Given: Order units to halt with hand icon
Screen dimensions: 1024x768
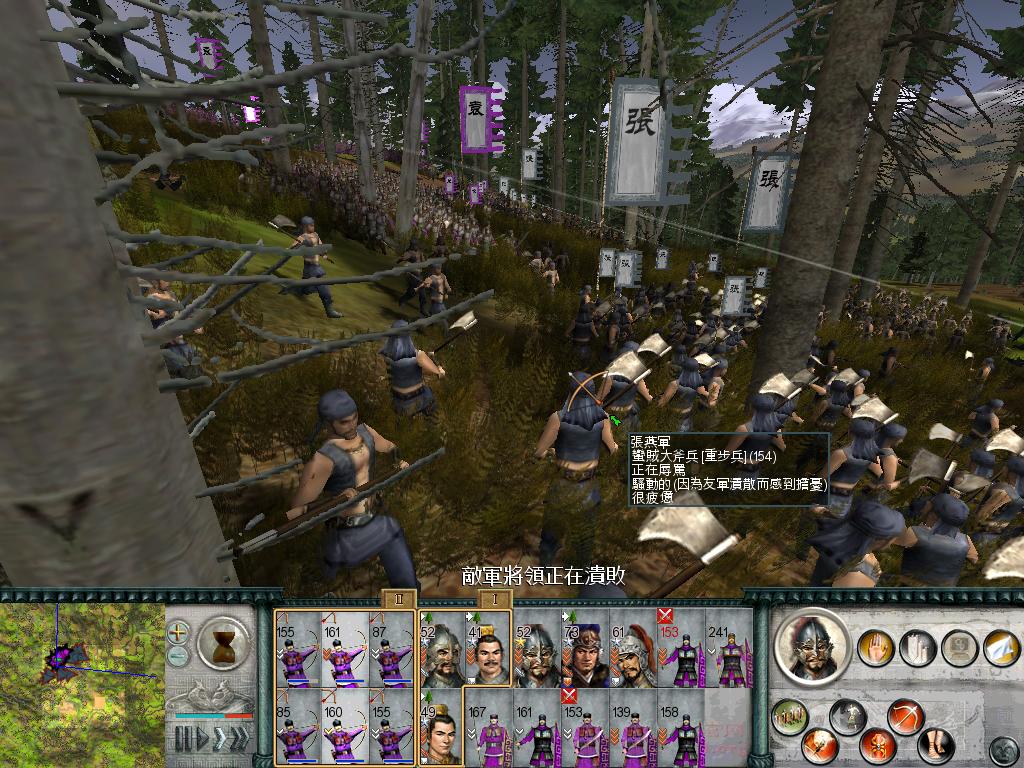Looking at the screenshot, I should [x=877, y=647].
